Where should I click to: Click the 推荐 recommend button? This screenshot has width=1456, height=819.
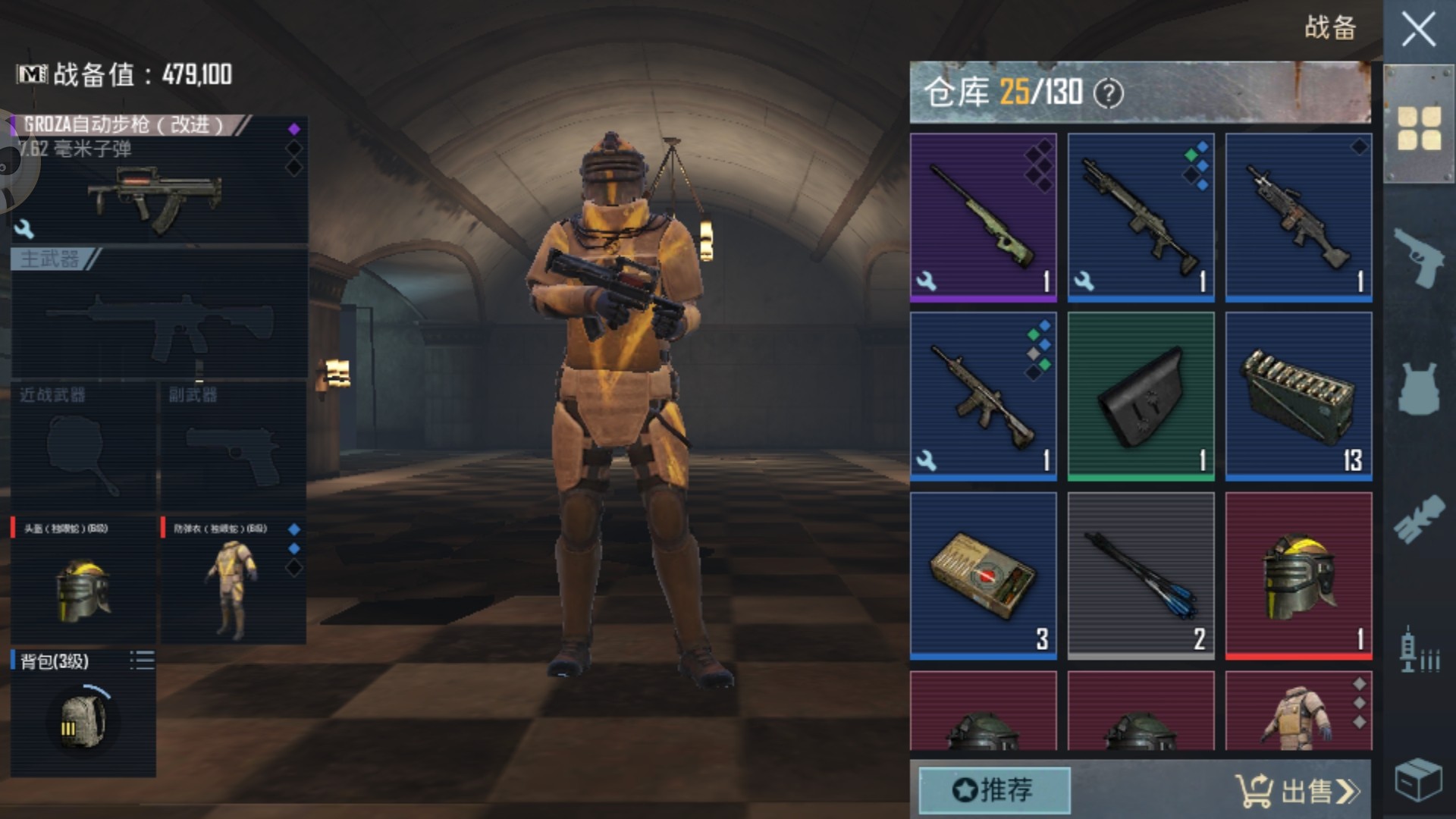994,790
